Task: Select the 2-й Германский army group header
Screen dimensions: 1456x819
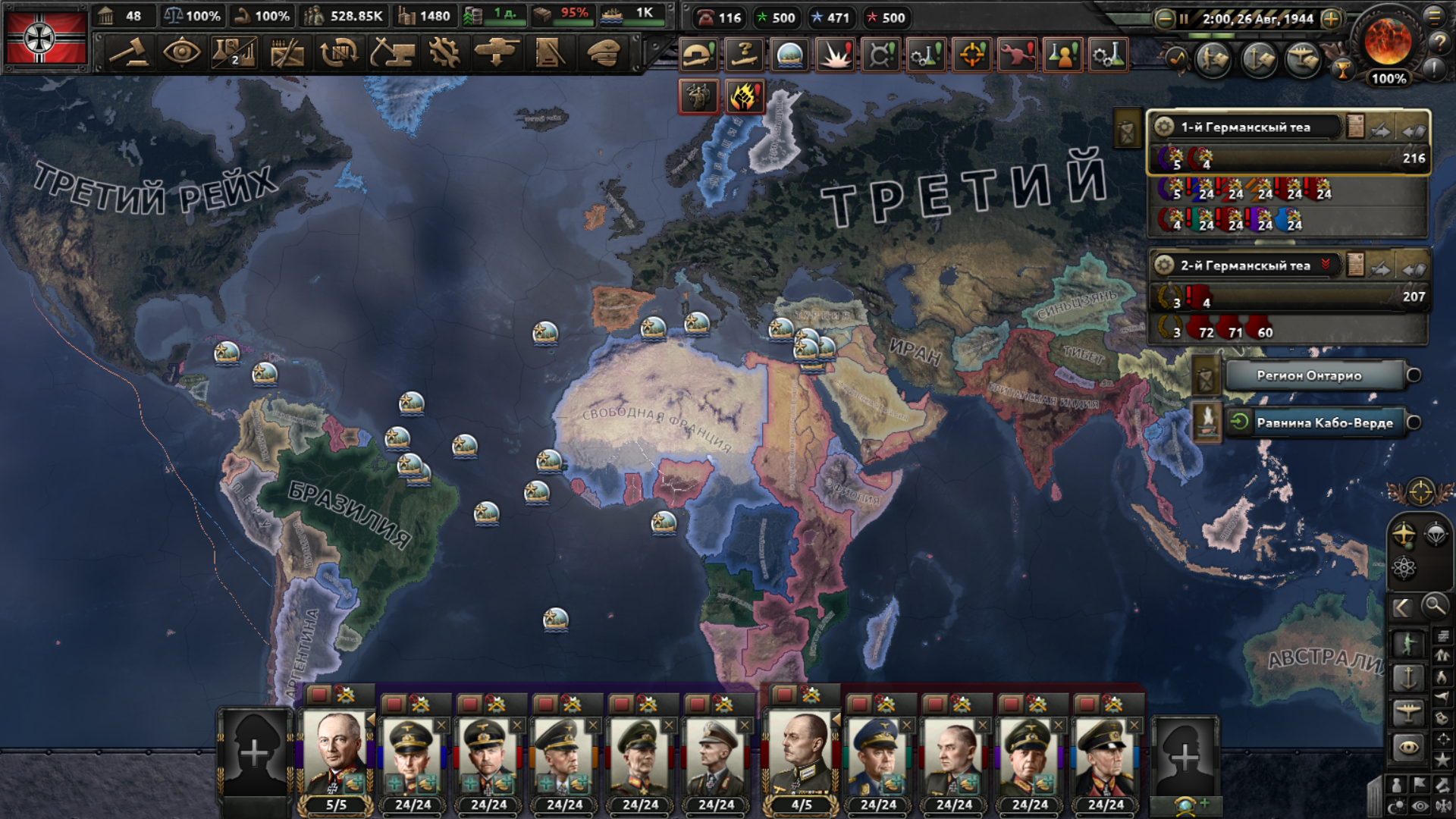Action: coord(1245,265)
